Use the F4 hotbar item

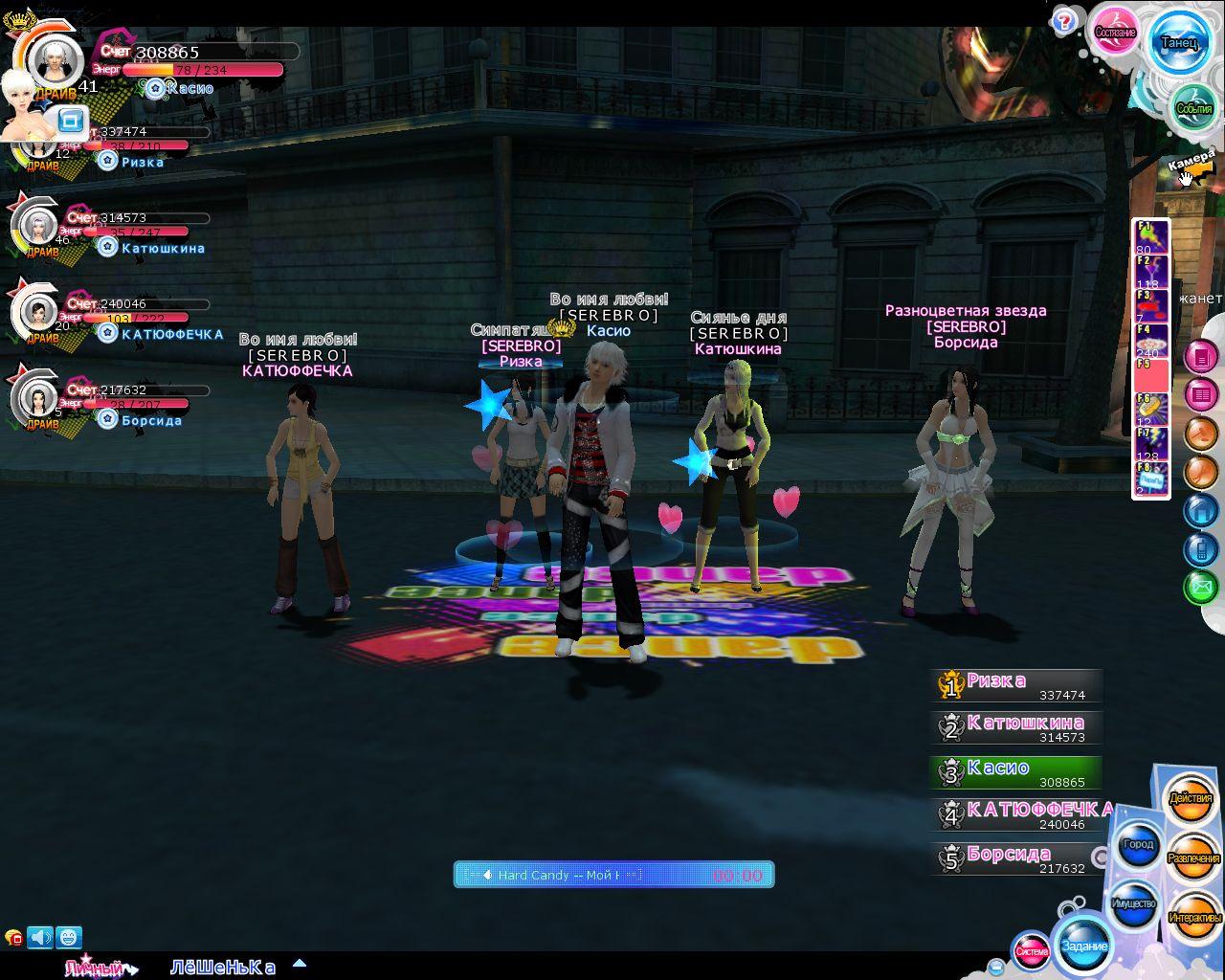tap(1151, 341)
